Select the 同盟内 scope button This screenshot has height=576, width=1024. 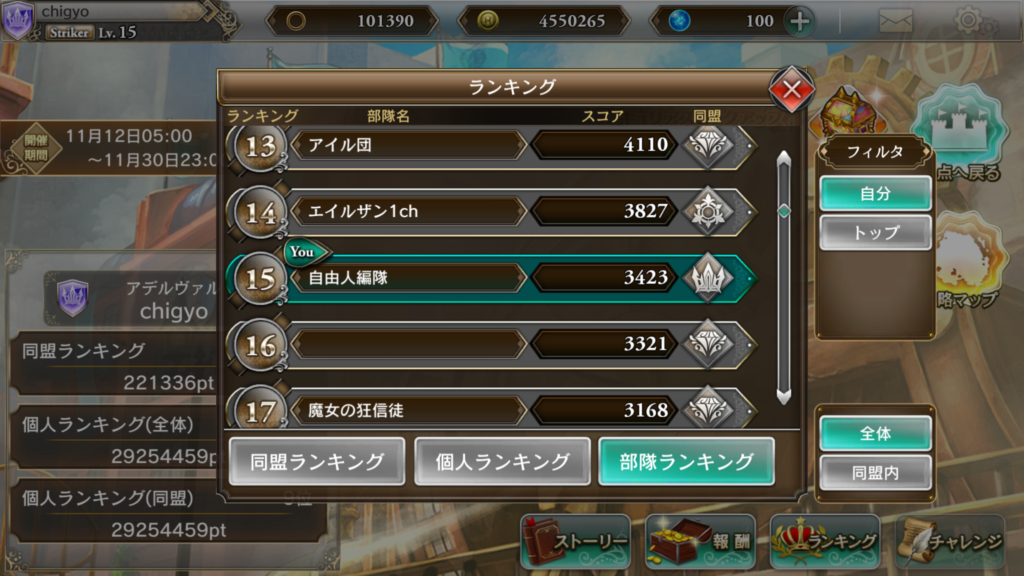(875, 472)
